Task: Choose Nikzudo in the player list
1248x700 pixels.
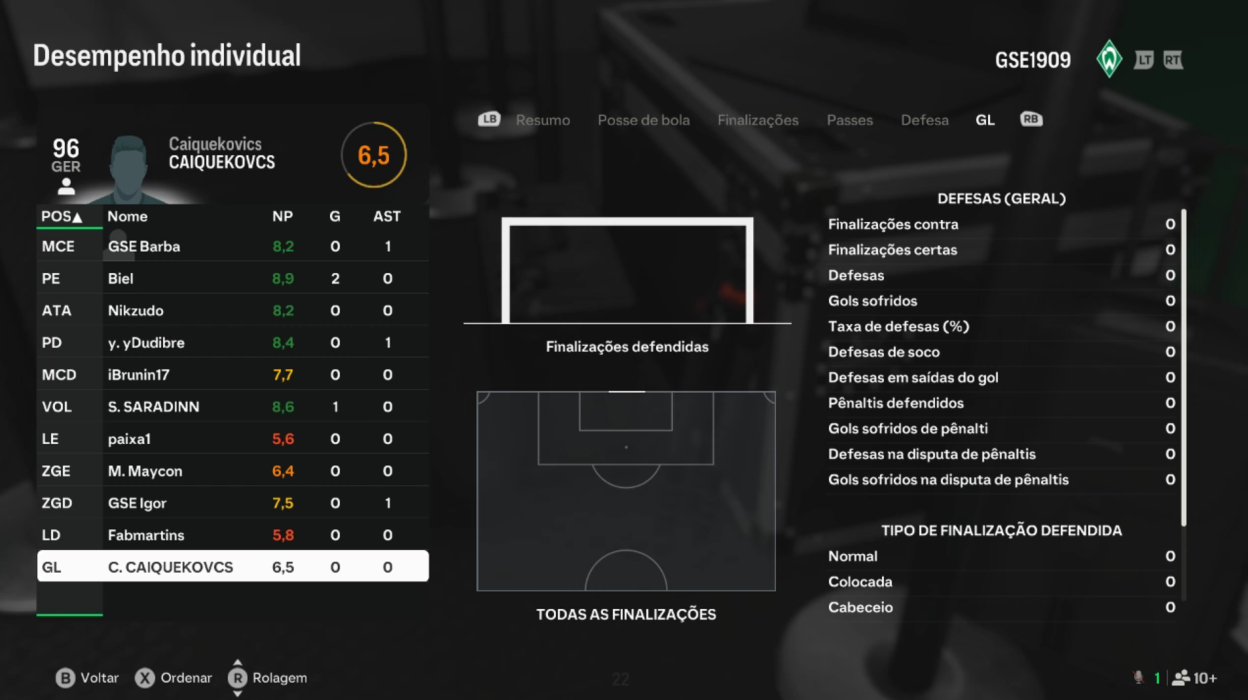Action: [x=233, y=310]
